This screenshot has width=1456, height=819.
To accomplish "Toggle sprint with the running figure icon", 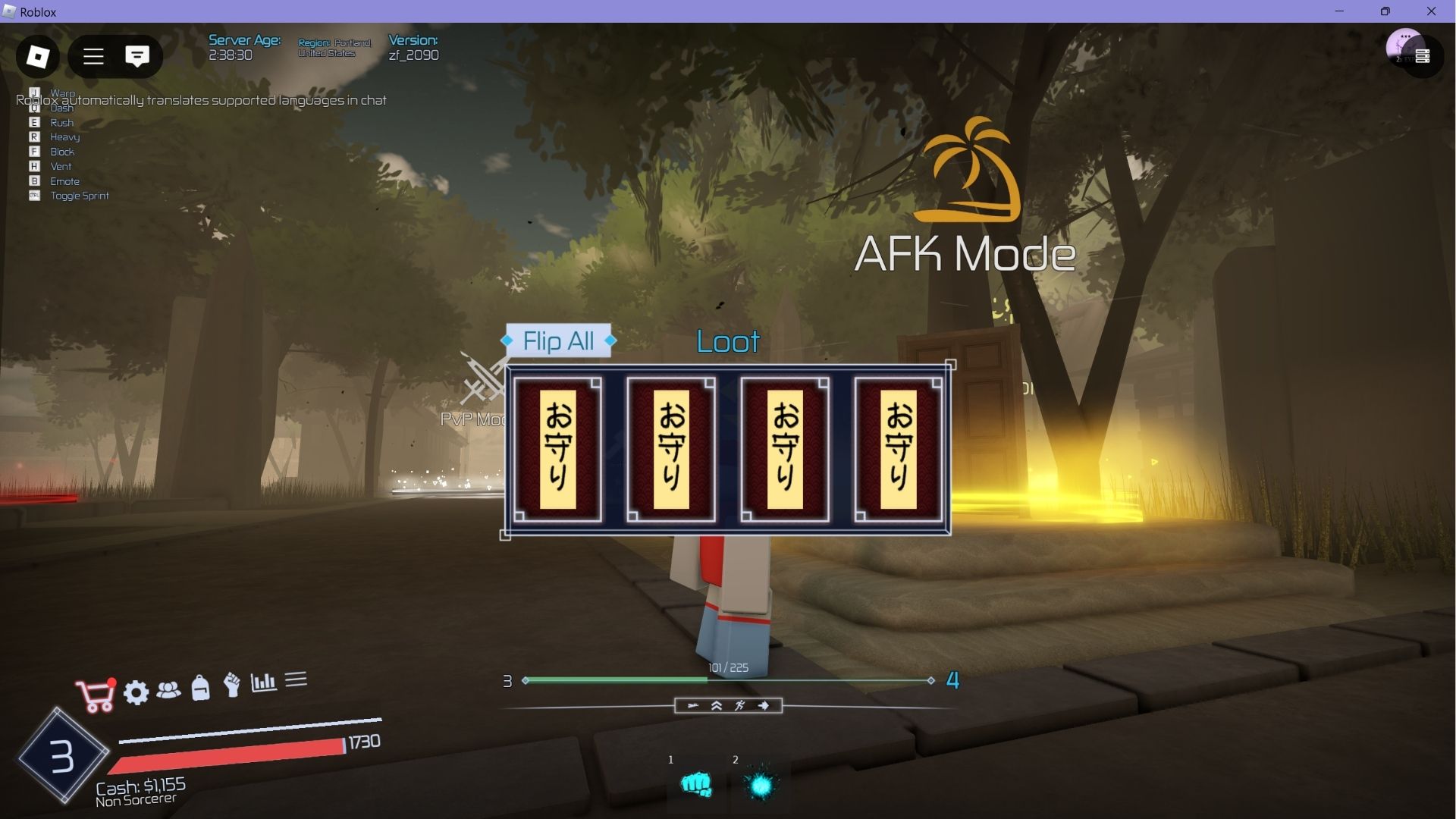I will [739, 705].
